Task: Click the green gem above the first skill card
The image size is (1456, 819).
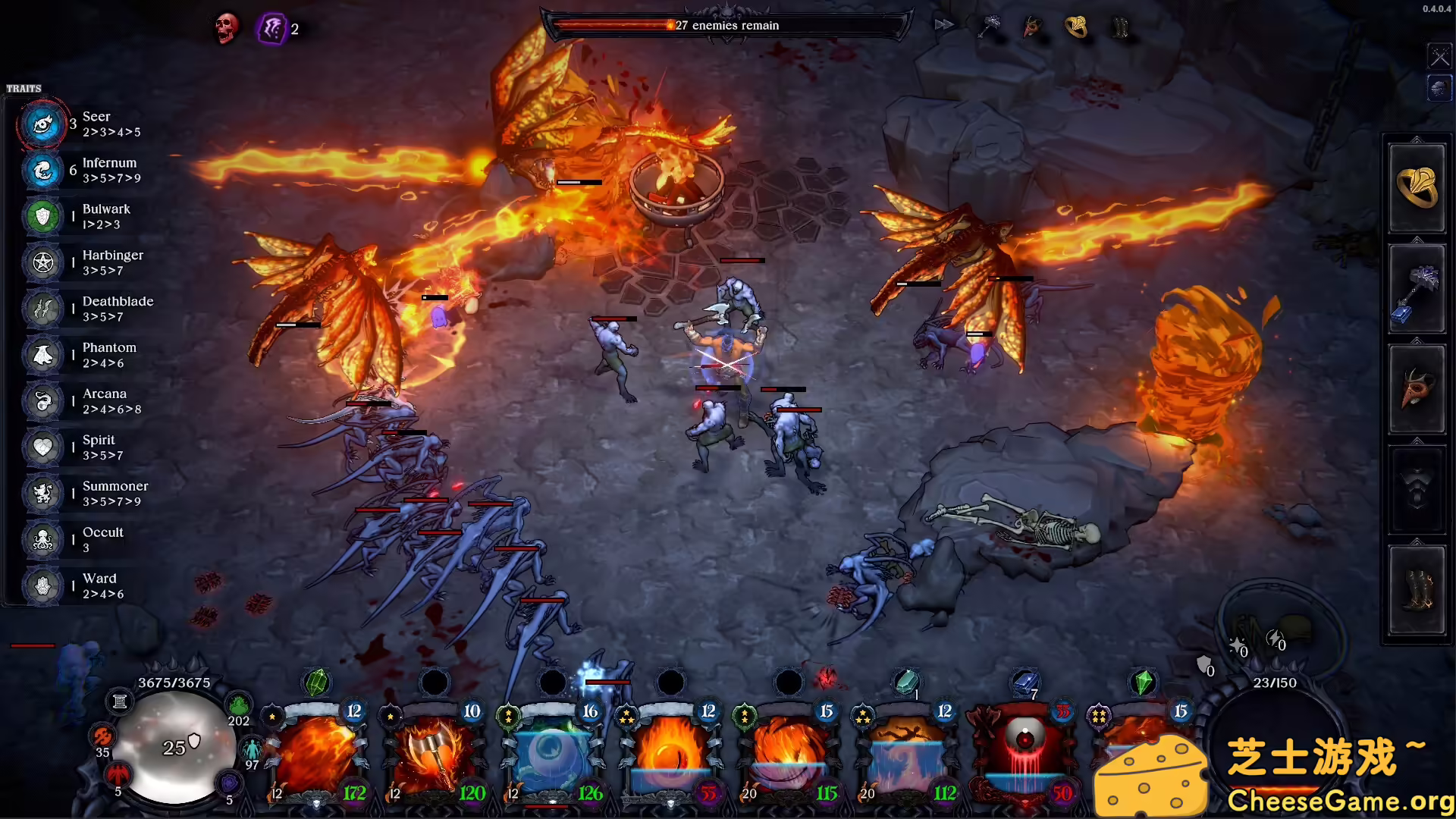Action: pos(318,682)
